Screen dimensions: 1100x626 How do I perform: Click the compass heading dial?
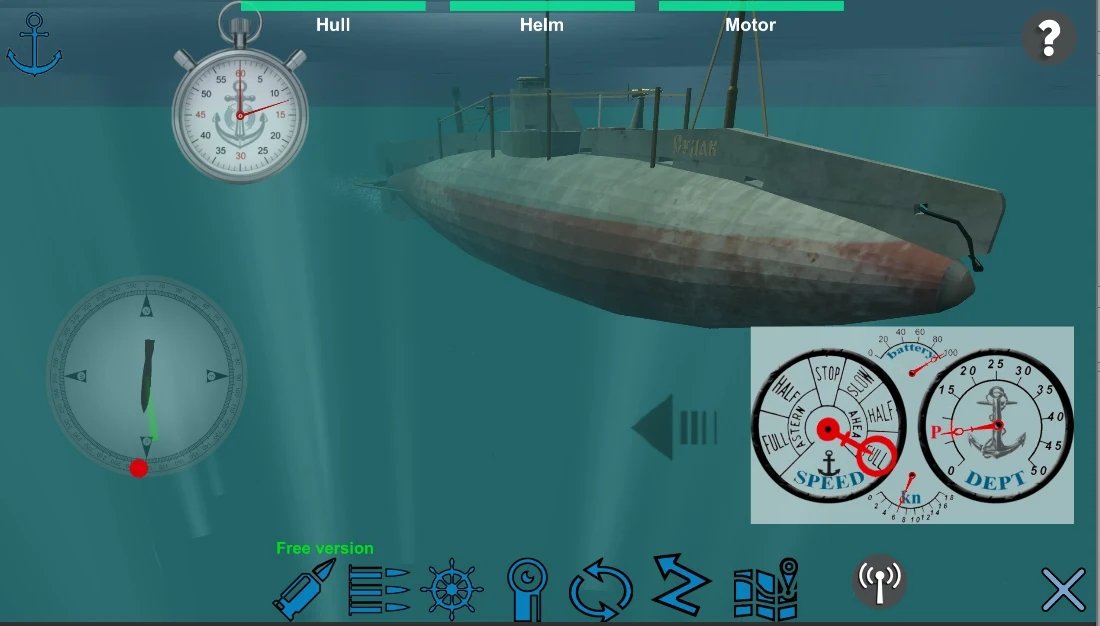[x=146, y=375]
